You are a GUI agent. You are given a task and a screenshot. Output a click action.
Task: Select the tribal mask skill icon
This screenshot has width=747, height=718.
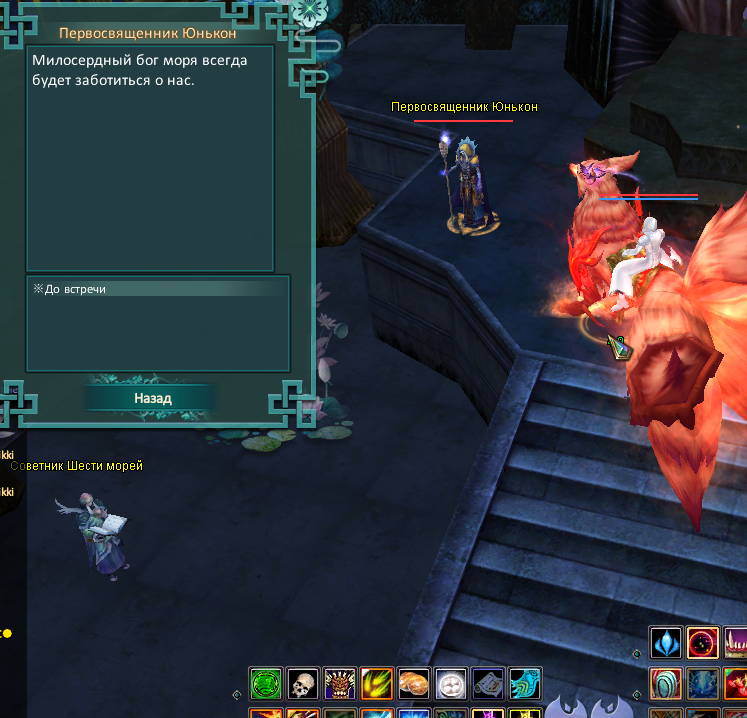tap(340, 684)
